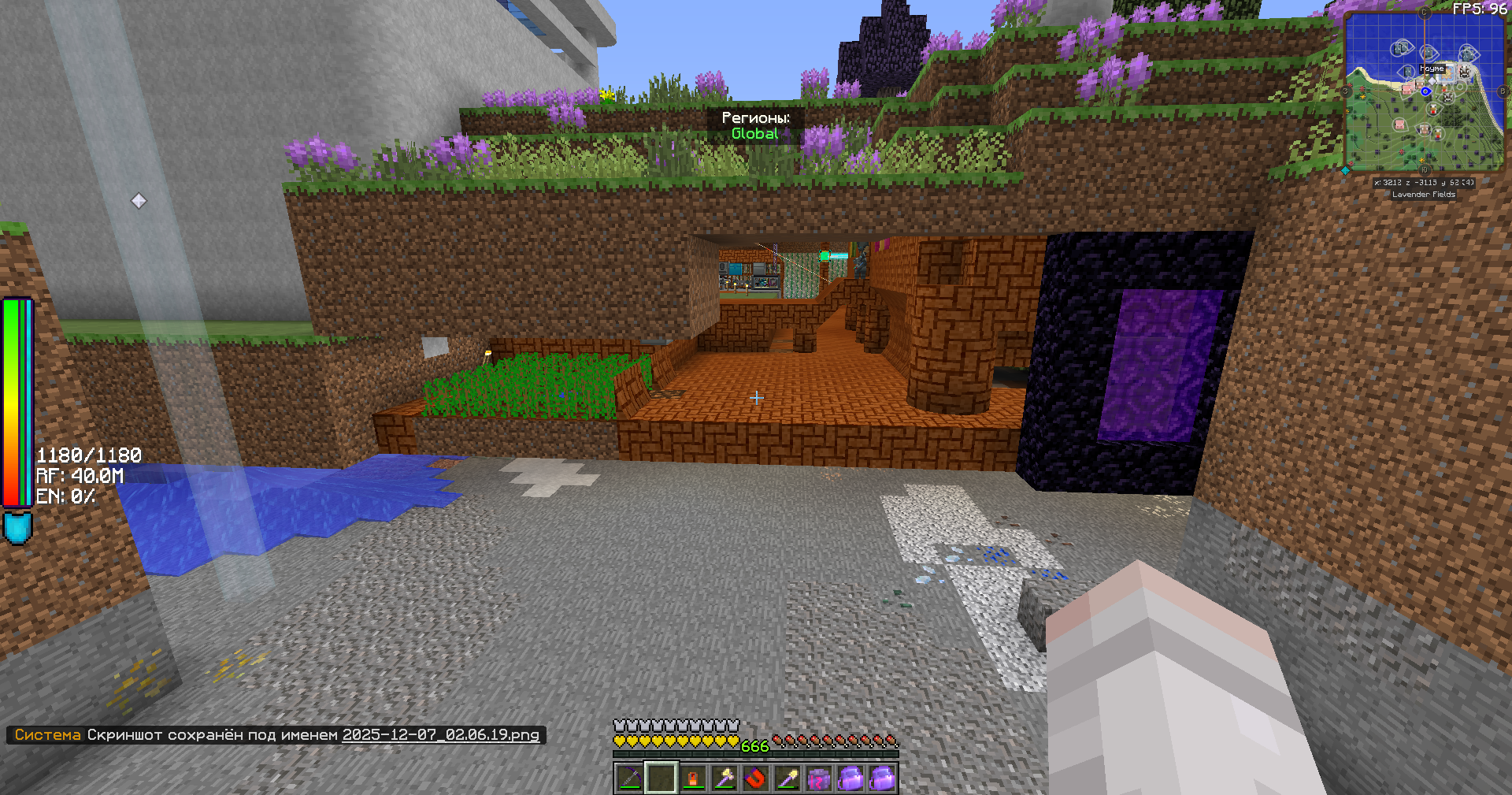Select the purple bow hotbar slot
The height and width of the screenshot is (795, 1512).
(629, 778)
